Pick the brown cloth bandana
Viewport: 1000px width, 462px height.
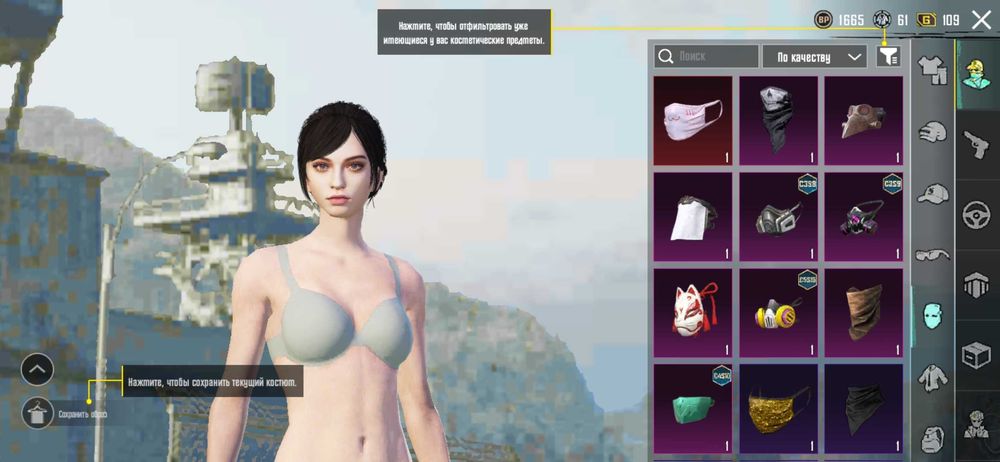coord(863,312)
